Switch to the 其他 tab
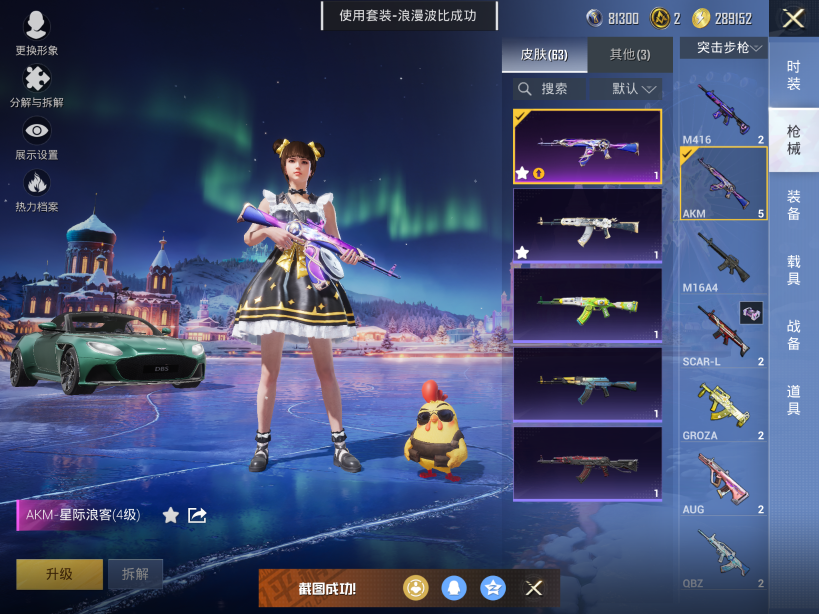819x614 pixels. click(x=629, y=54)
